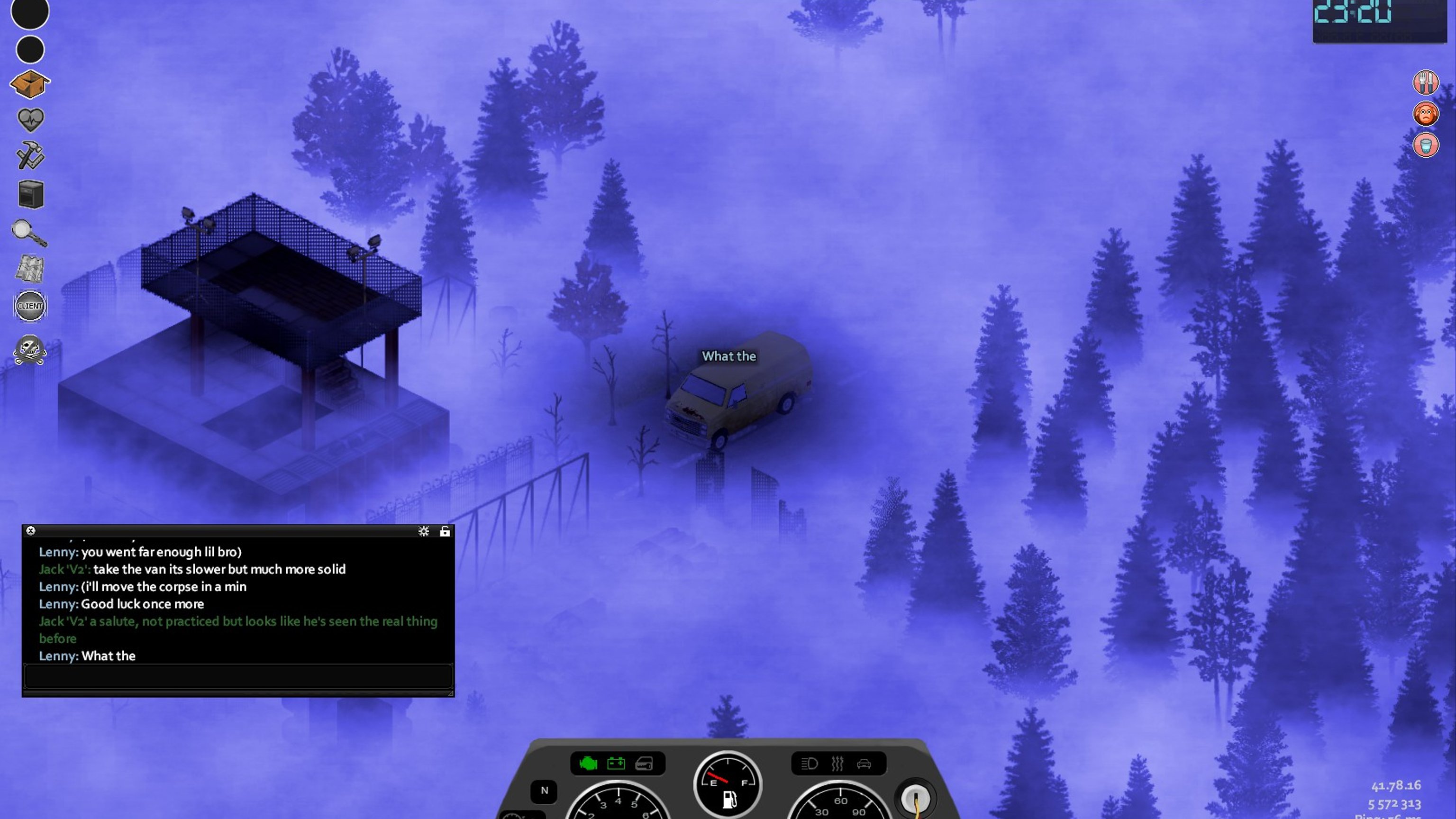Open the crafting hammer menu
Viewport: 1456px width, 819px height.
tap(30, 155)
